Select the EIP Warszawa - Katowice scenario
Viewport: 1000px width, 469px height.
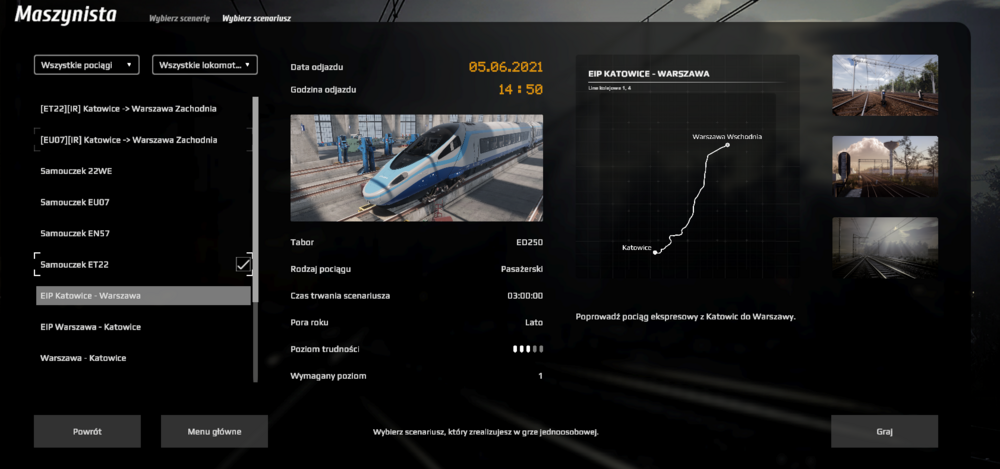(90, 327)
